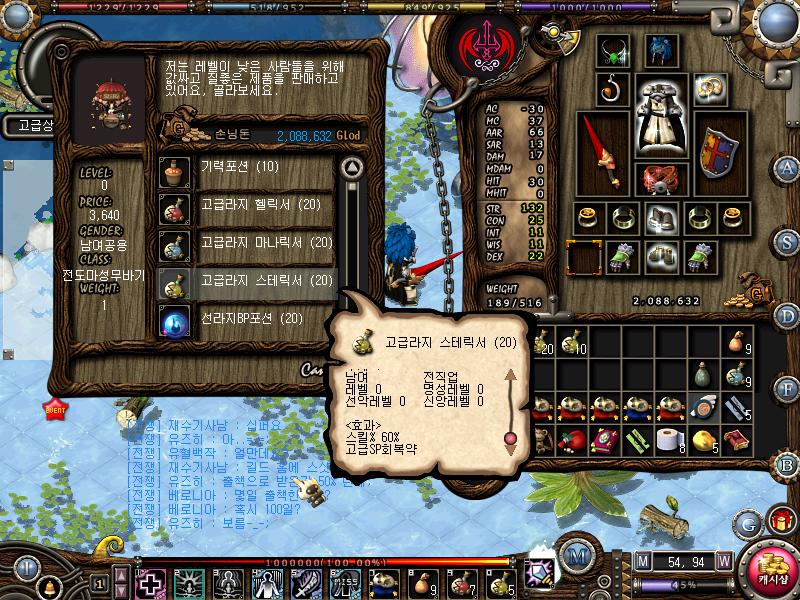Screen dimensions: 800x600
Task: Choose the 선라지BP포션 (20) shop entry
Action: coord(245,319)
